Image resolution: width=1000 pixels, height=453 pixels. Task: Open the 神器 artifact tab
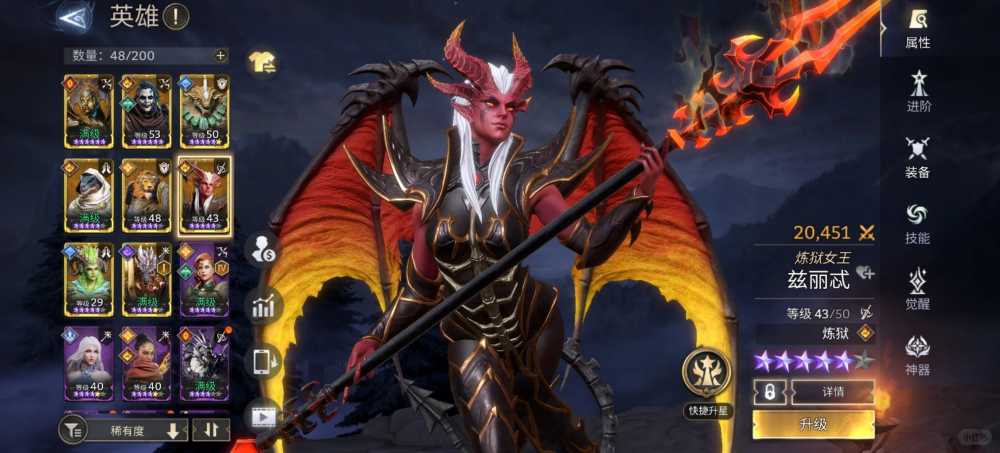[x=917, y=356]
